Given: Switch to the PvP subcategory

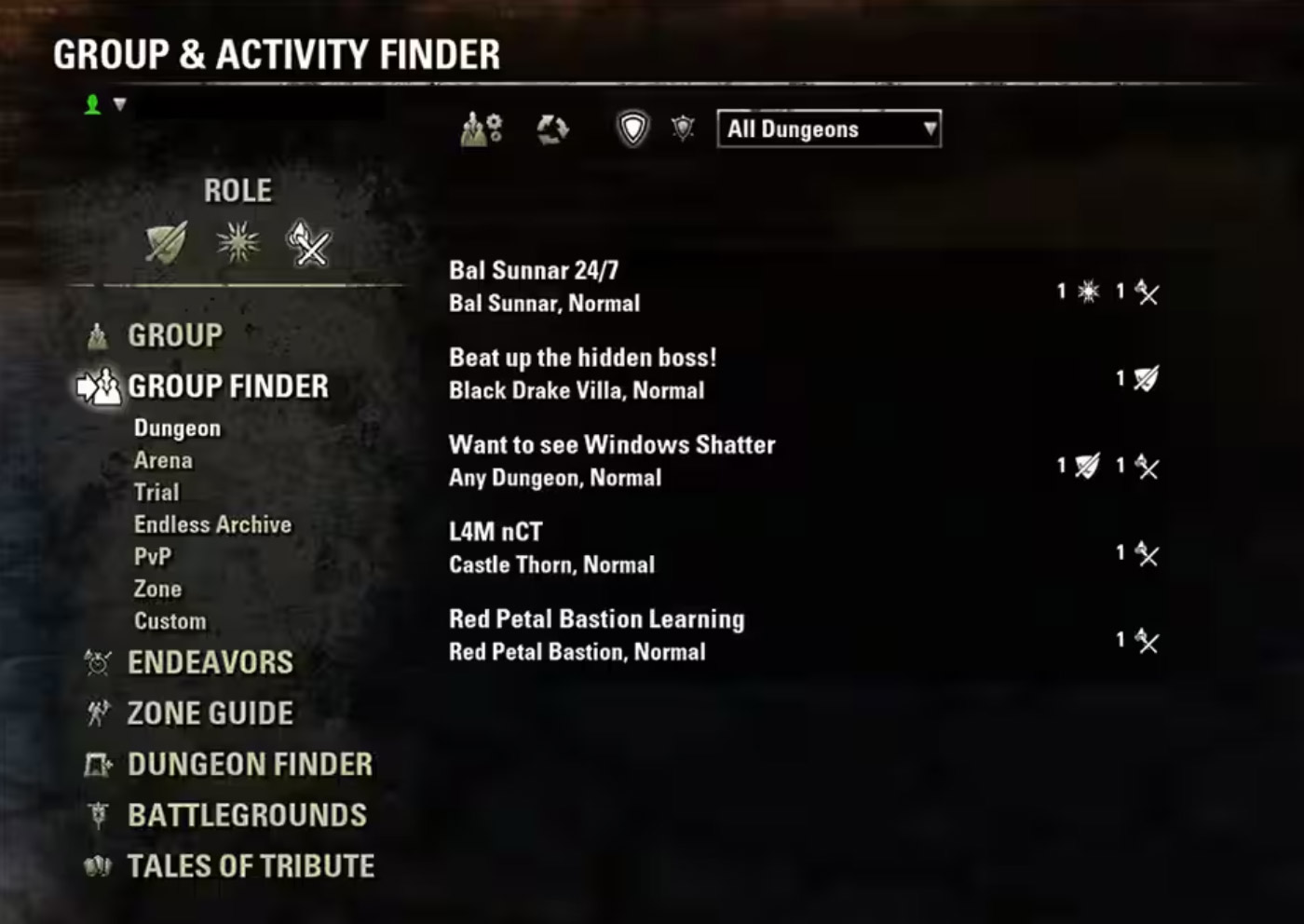Looking at the screenshot, I should (x=153, y=557).
